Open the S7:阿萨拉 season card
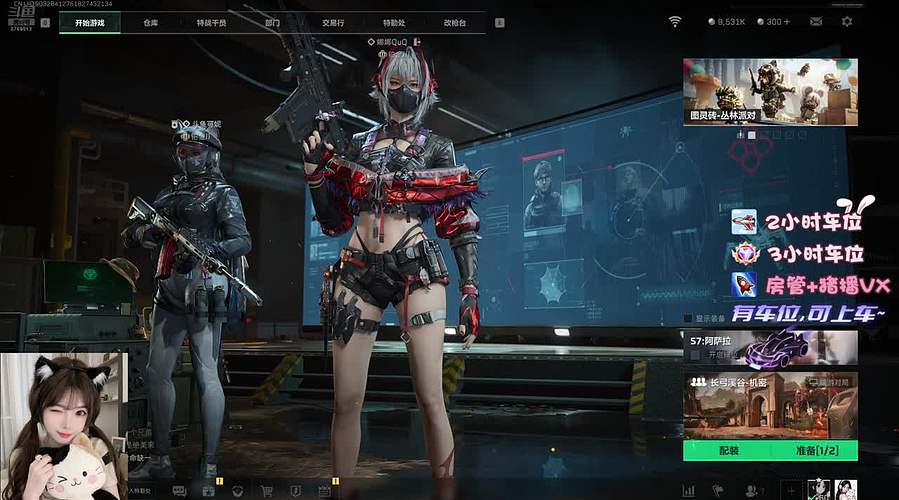Image resolution: width=899 pixels, height=500 pixels. tap(770, 349)
